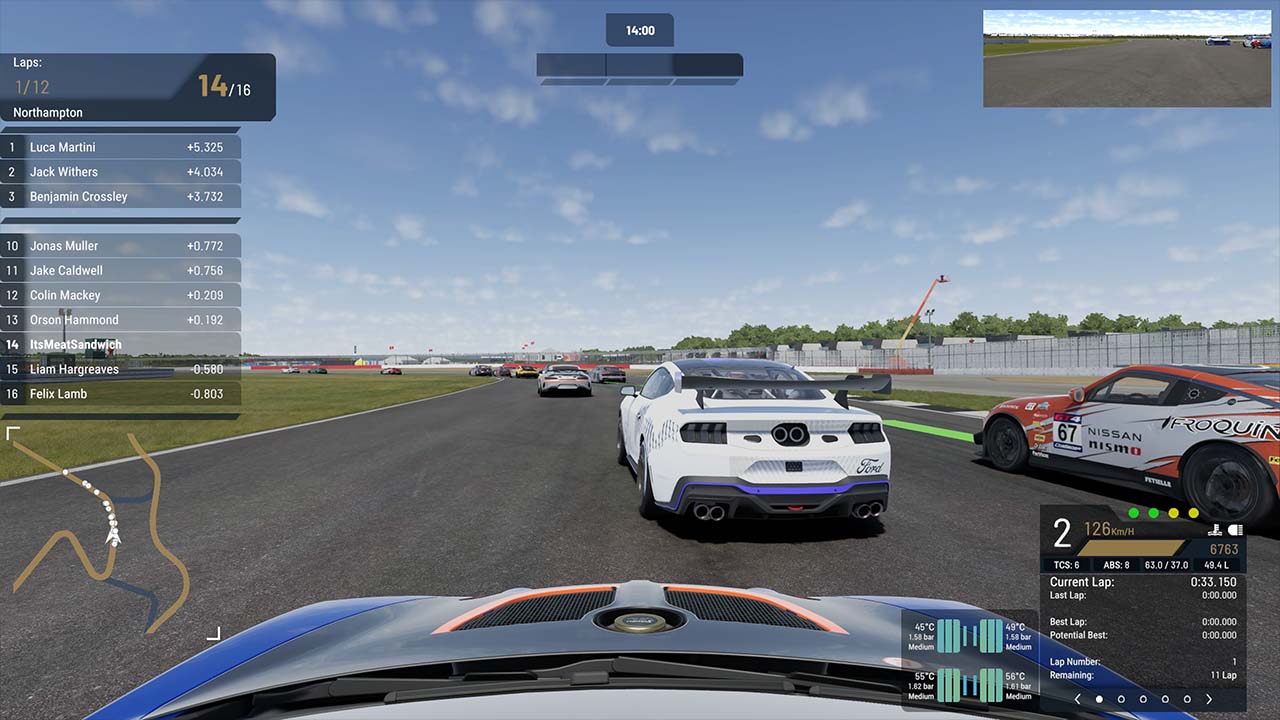Choose Felix Lamb's leaderboard row
1280x720 pixels.
pos(121,394)
